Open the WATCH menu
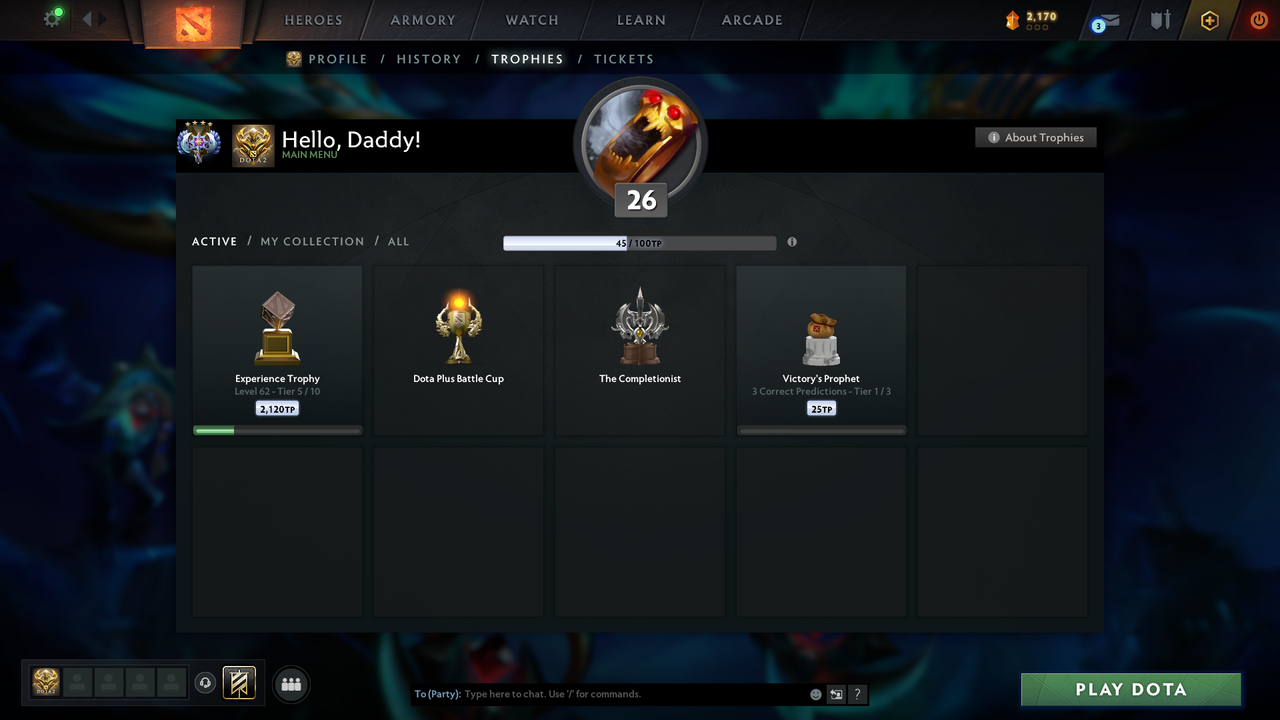The width and height of the screenshot is (1280, 720). [531, 20]
